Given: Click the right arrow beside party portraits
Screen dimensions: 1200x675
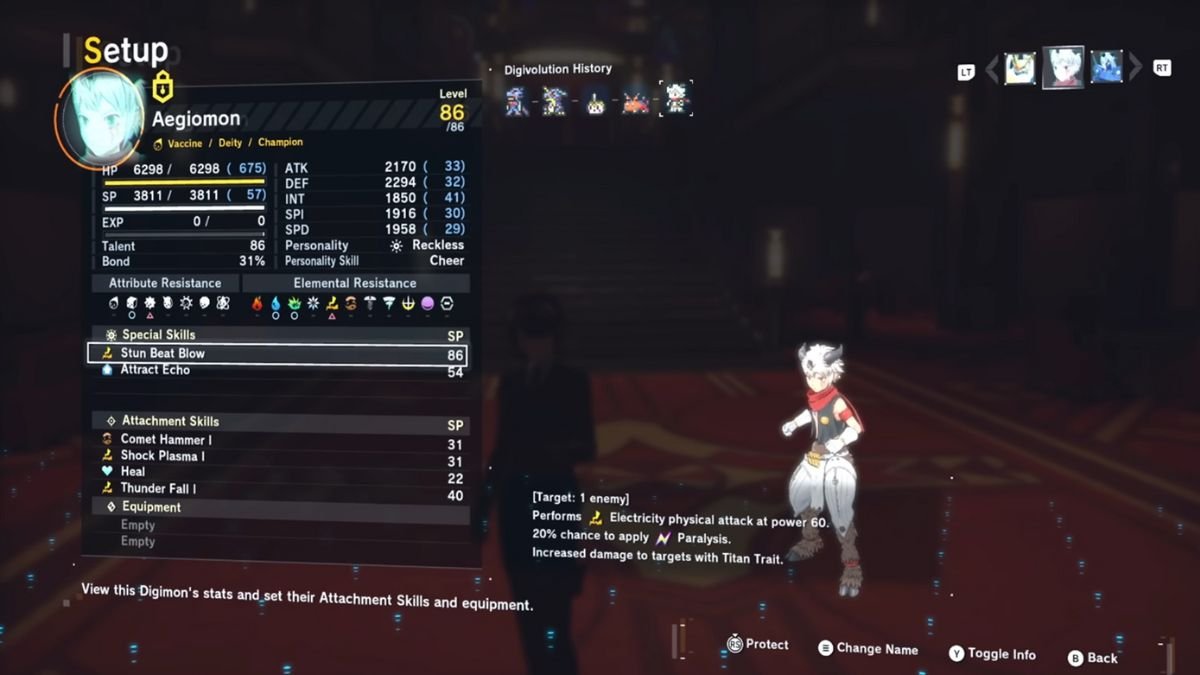Looking at the screenshot, I should [x=1135, y=69].
